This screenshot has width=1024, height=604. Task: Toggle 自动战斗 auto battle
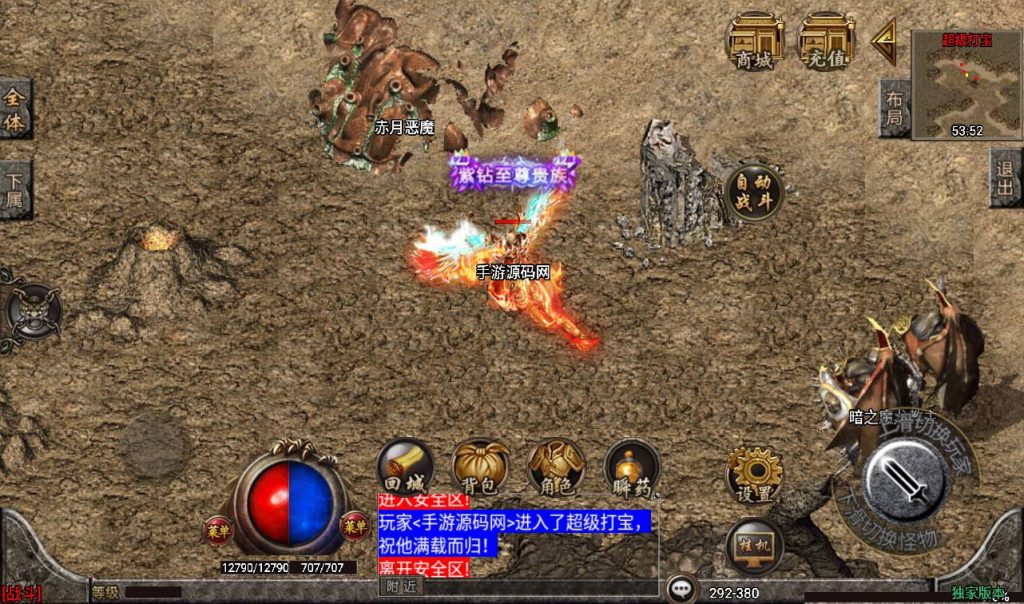click(x=754, y=192)
